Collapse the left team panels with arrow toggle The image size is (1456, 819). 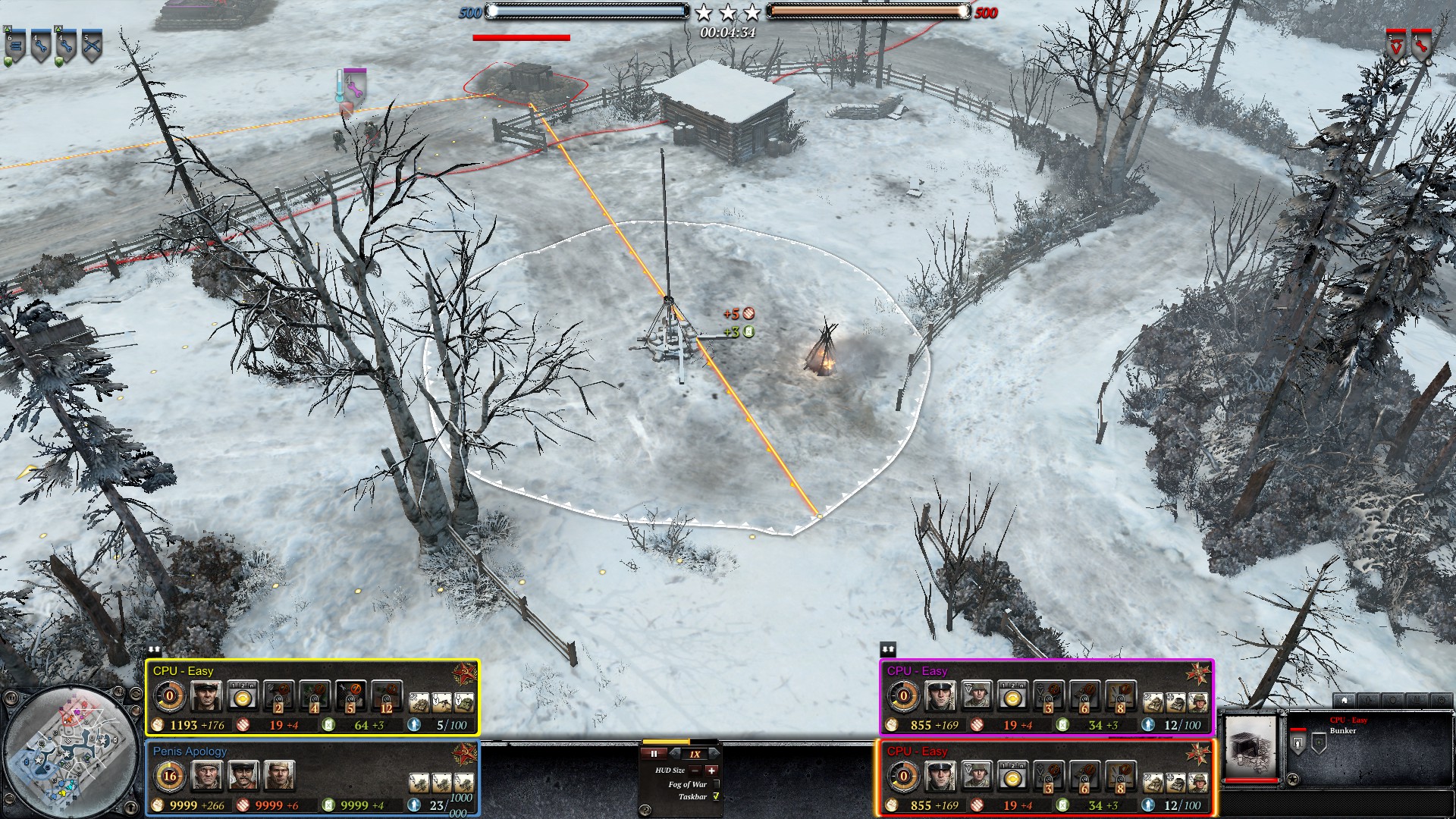[x=154, y=650]
